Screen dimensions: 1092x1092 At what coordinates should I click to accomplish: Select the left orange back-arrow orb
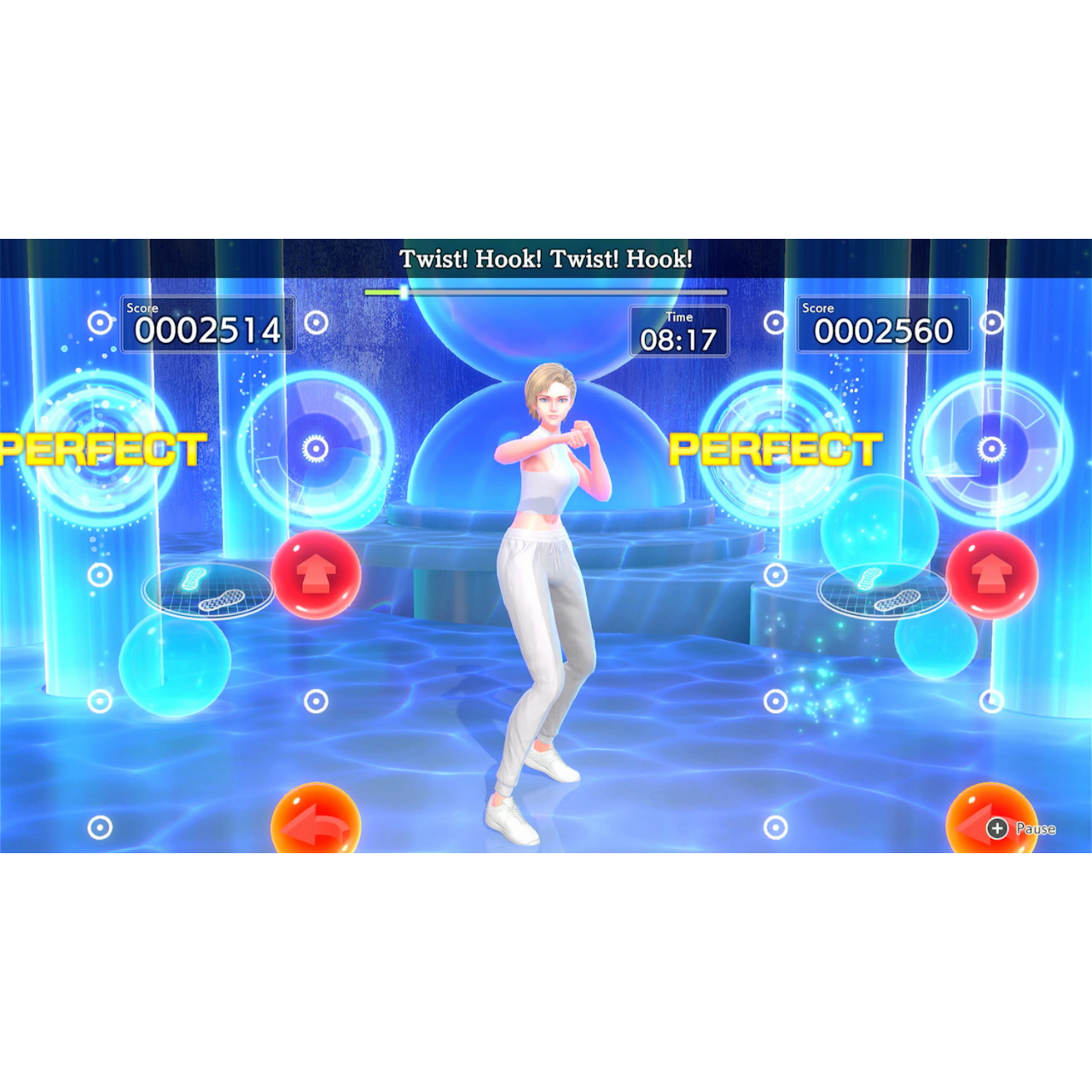(x=317, y=821)
